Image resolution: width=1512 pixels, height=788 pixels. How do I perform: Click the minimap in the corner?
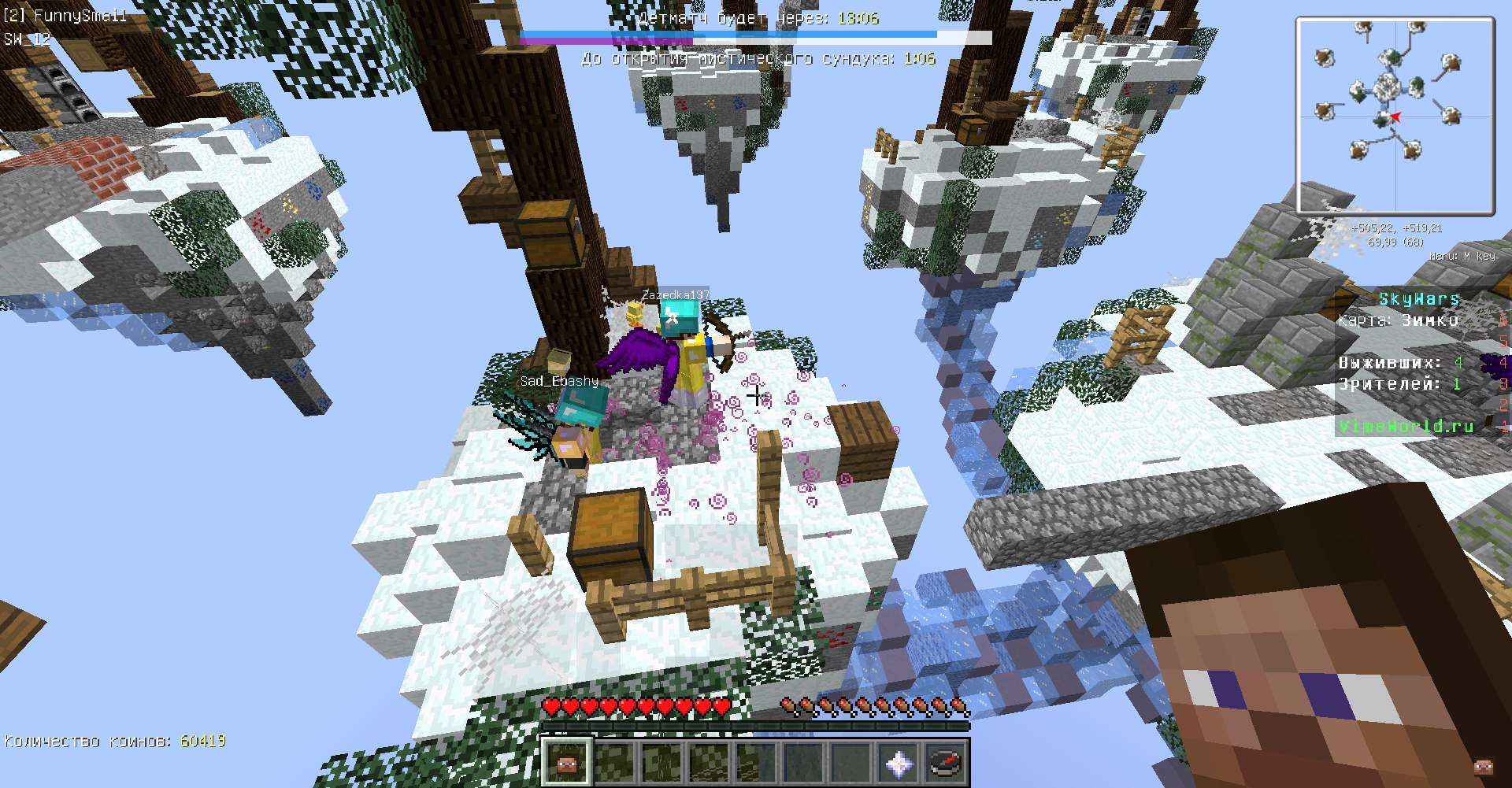pos(1395,116)
